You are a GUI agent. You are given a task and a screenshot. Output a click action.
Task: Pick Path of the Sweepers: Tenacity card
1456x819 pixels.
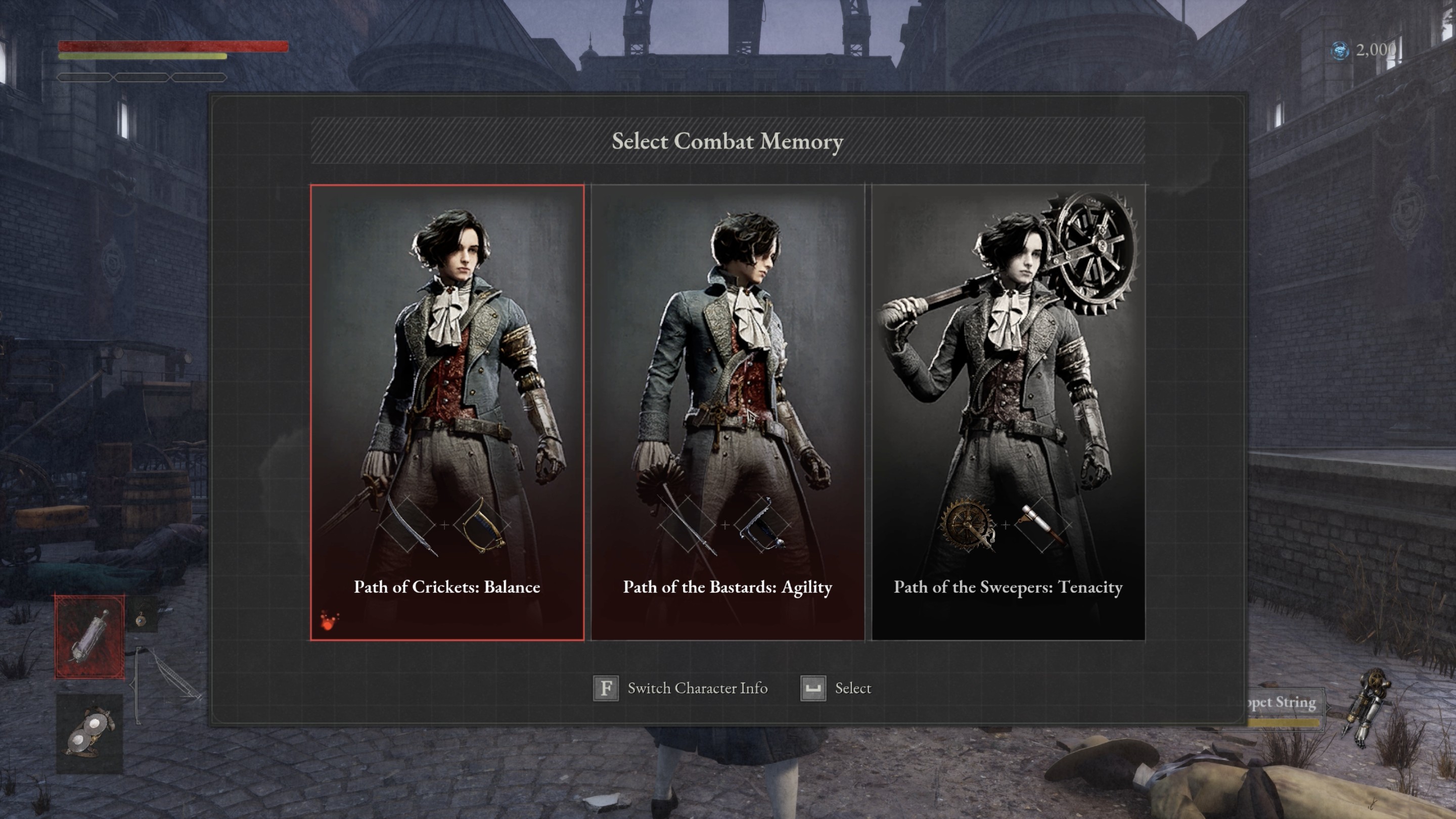tap(1009, 413)
